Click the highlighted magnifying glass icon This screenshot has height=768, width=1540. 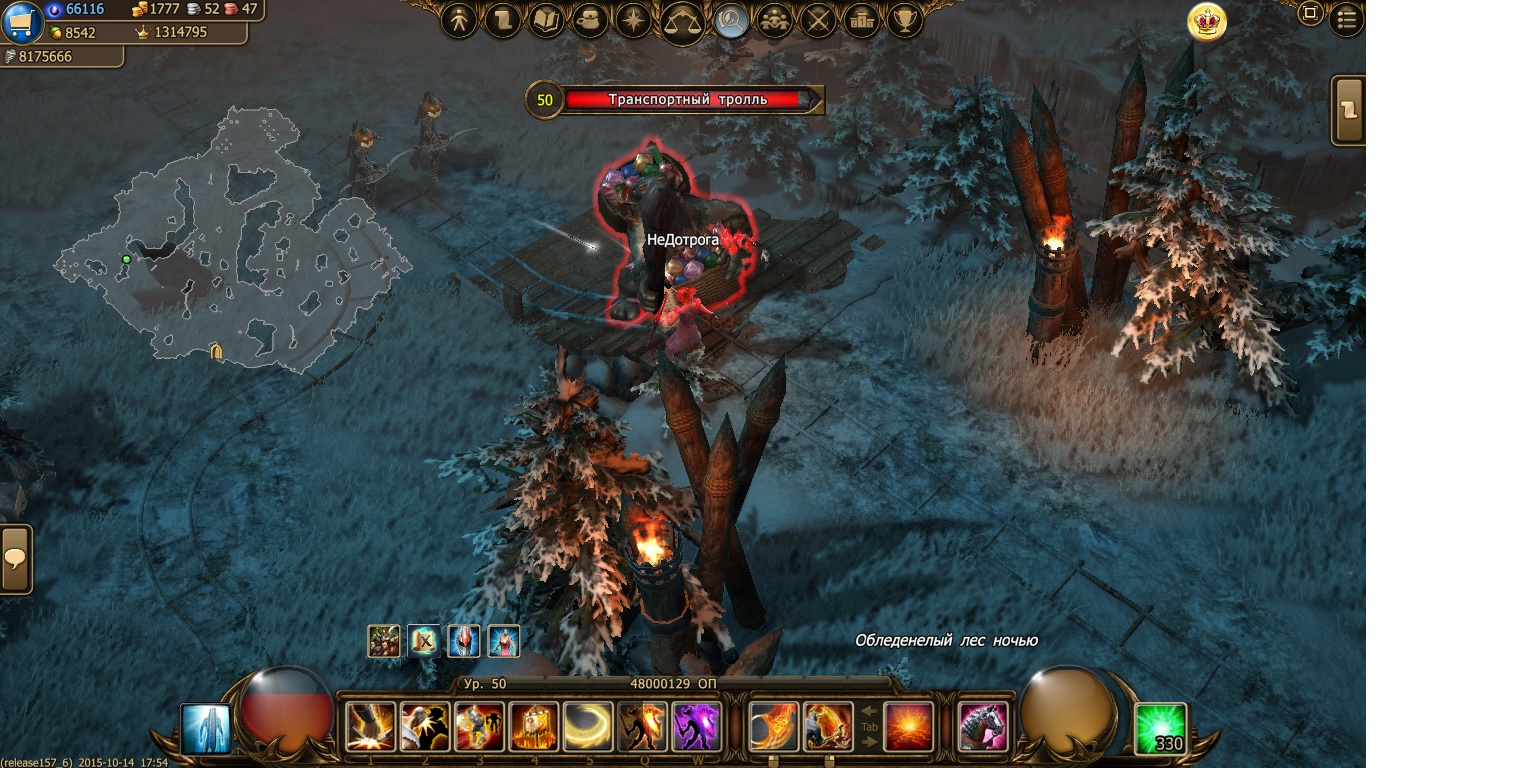coord(732,20)
